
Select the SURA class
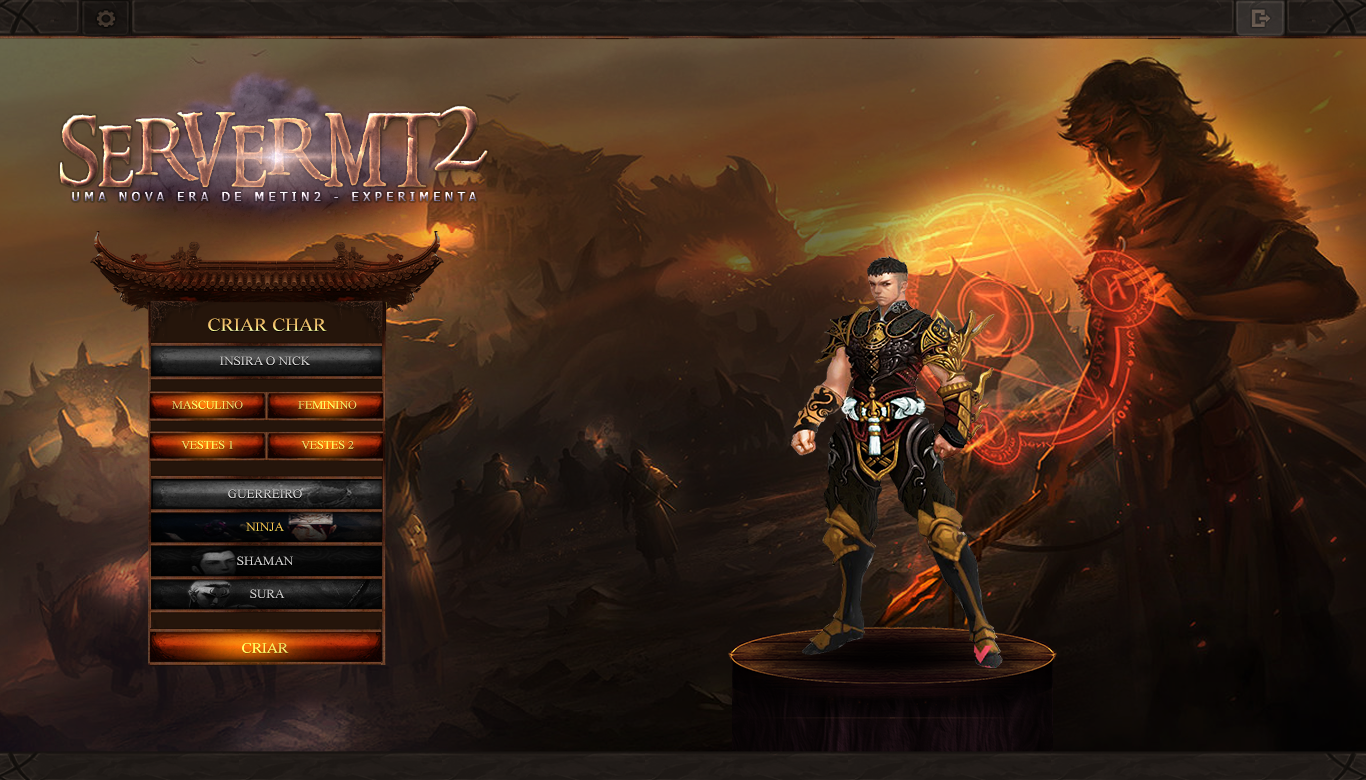click(x=266, y=594)
